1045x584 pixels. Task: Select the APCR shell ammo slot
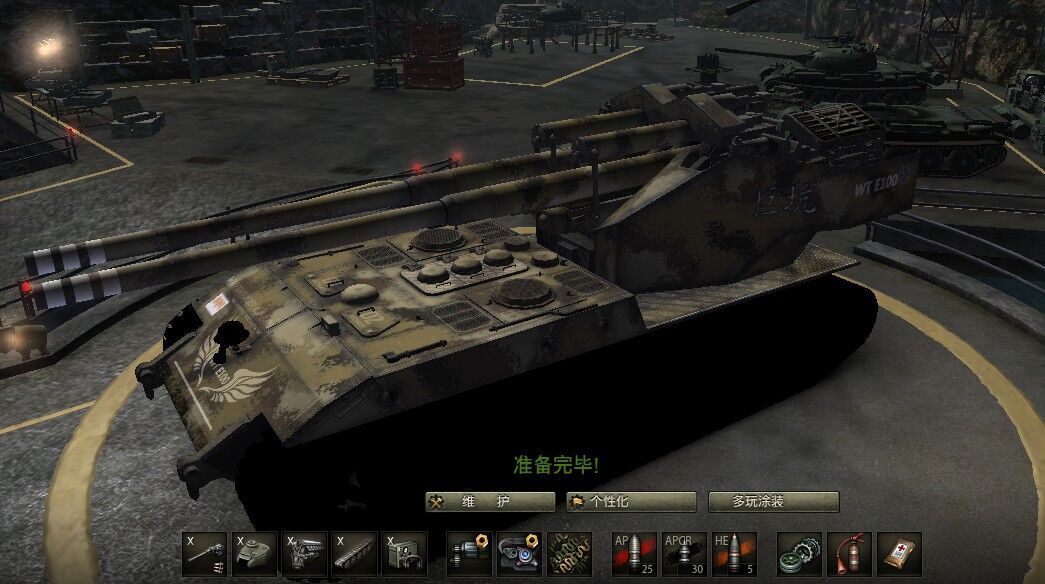click(684, 553)
